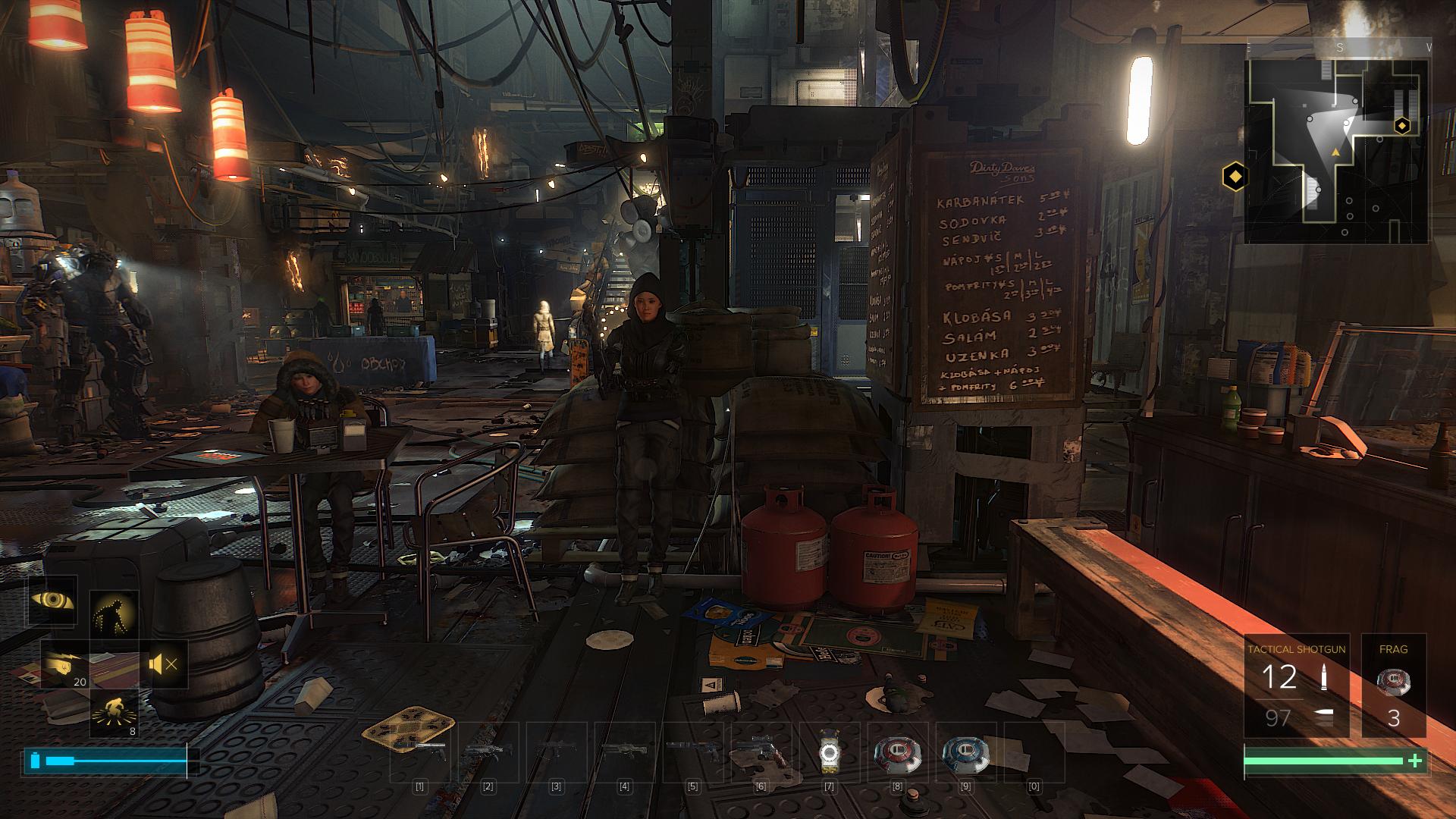Select the red grenade in slot 8
The image size is (1456, 819).
(x=897, y=751)
